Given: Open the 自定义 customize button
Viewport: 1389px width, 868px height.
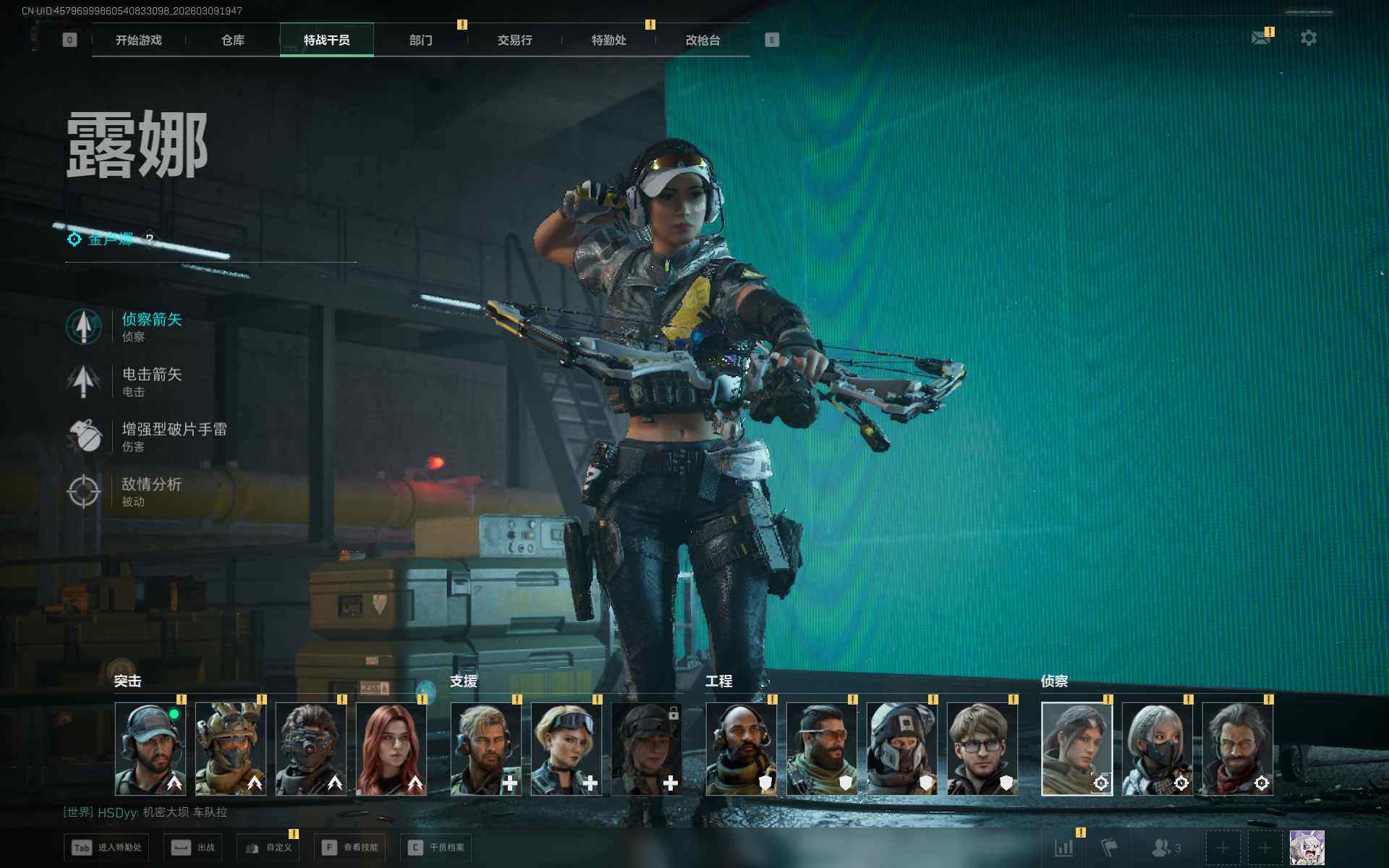Looking at the screenshot, I should [x=268, y=848].
